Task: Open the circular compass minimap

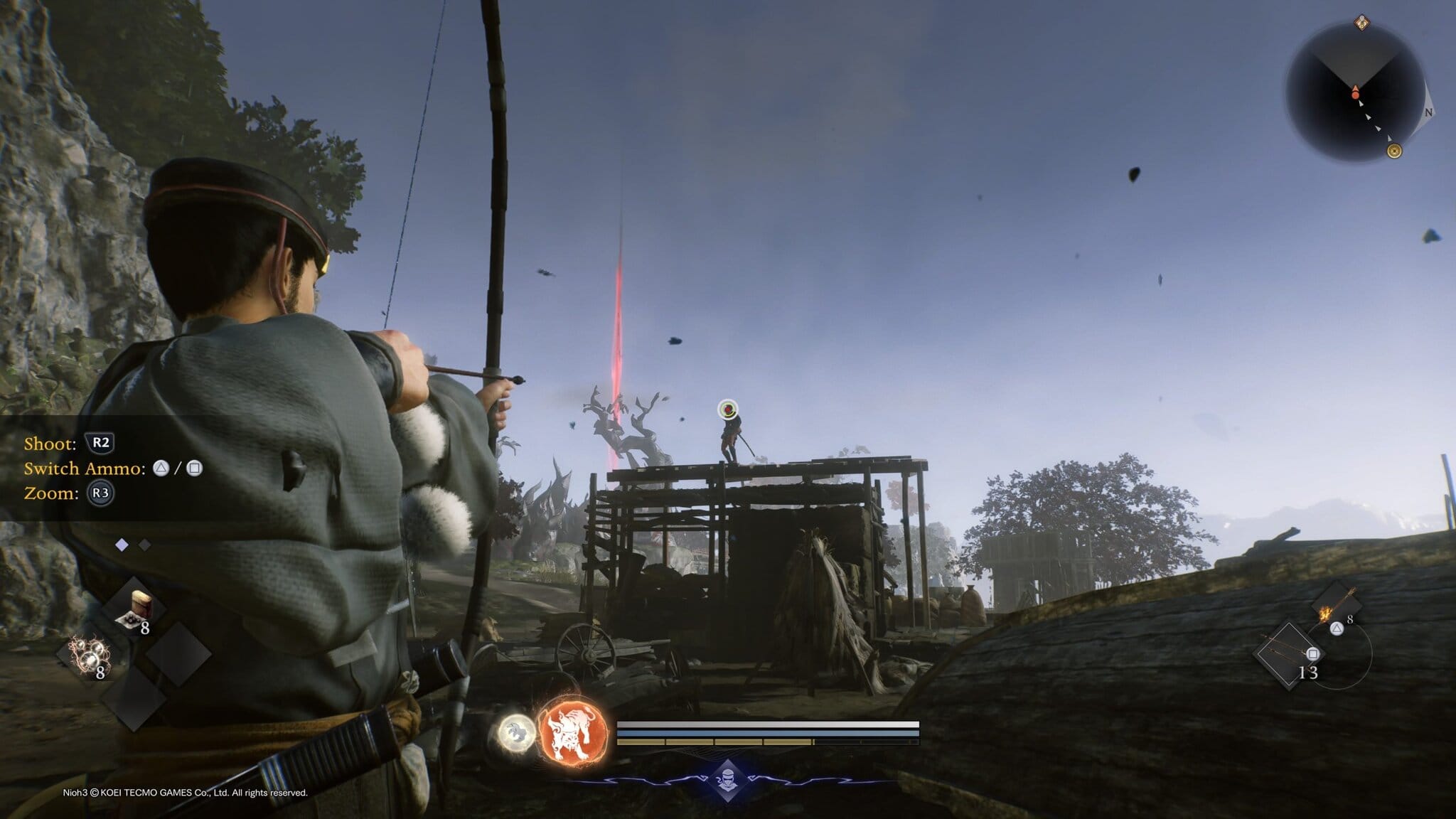Action: click(1355, 94)
